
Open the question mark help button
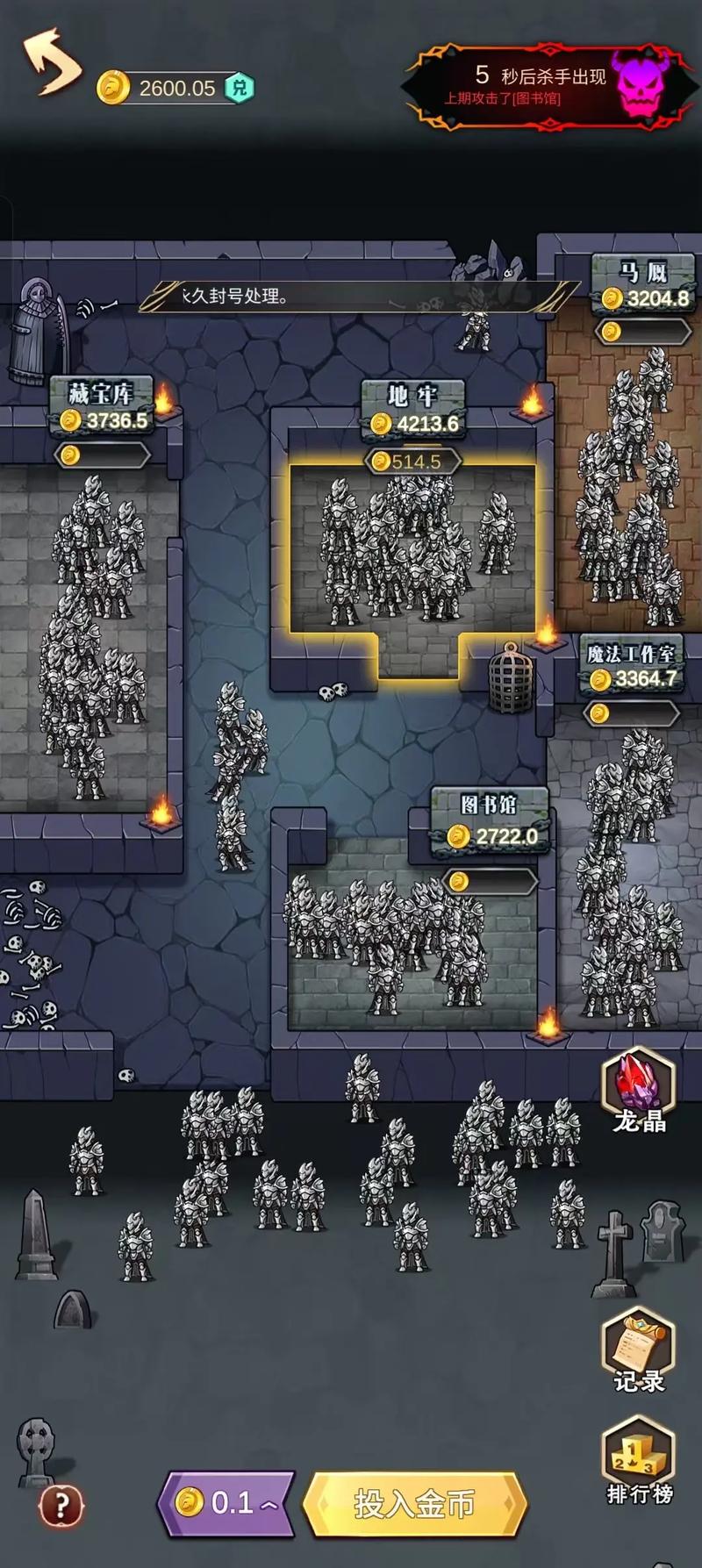(x=61, y=1507)
